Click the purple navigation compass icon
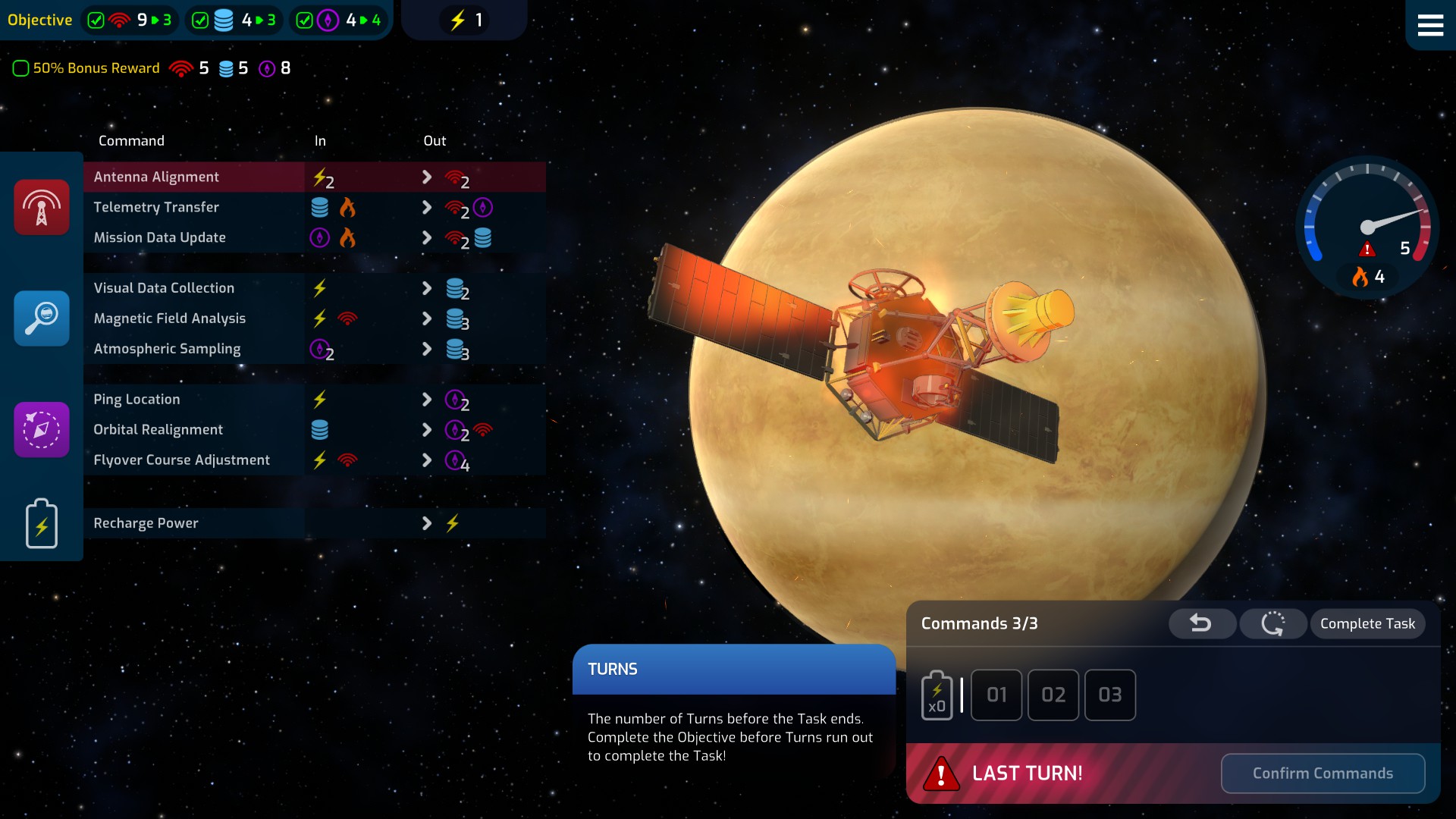Screen dimensions: 1456x819 [42, 430]
